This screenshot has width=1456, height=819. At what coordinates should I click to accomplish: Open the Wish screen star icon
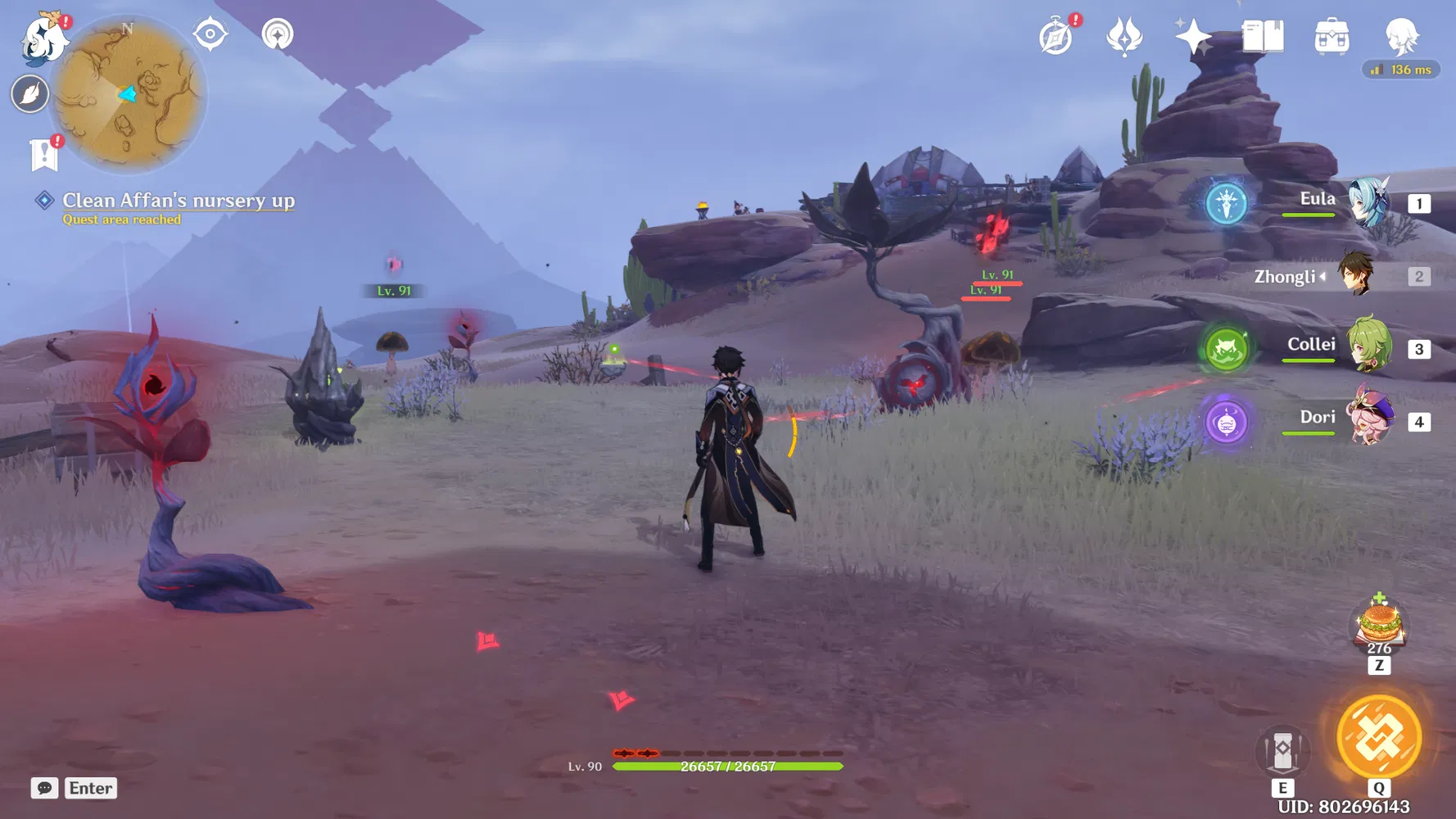point(1191,36)
